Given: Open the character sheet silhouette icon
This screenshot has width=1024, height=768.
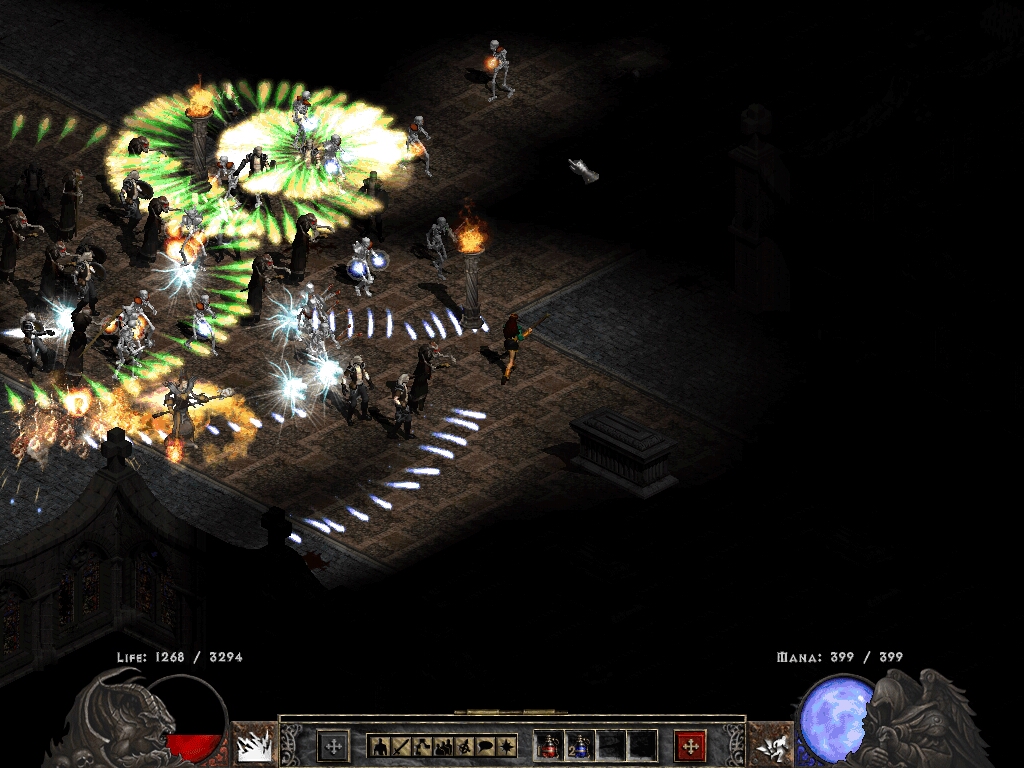Looking at the screenshot, I should tap(379, 745).
